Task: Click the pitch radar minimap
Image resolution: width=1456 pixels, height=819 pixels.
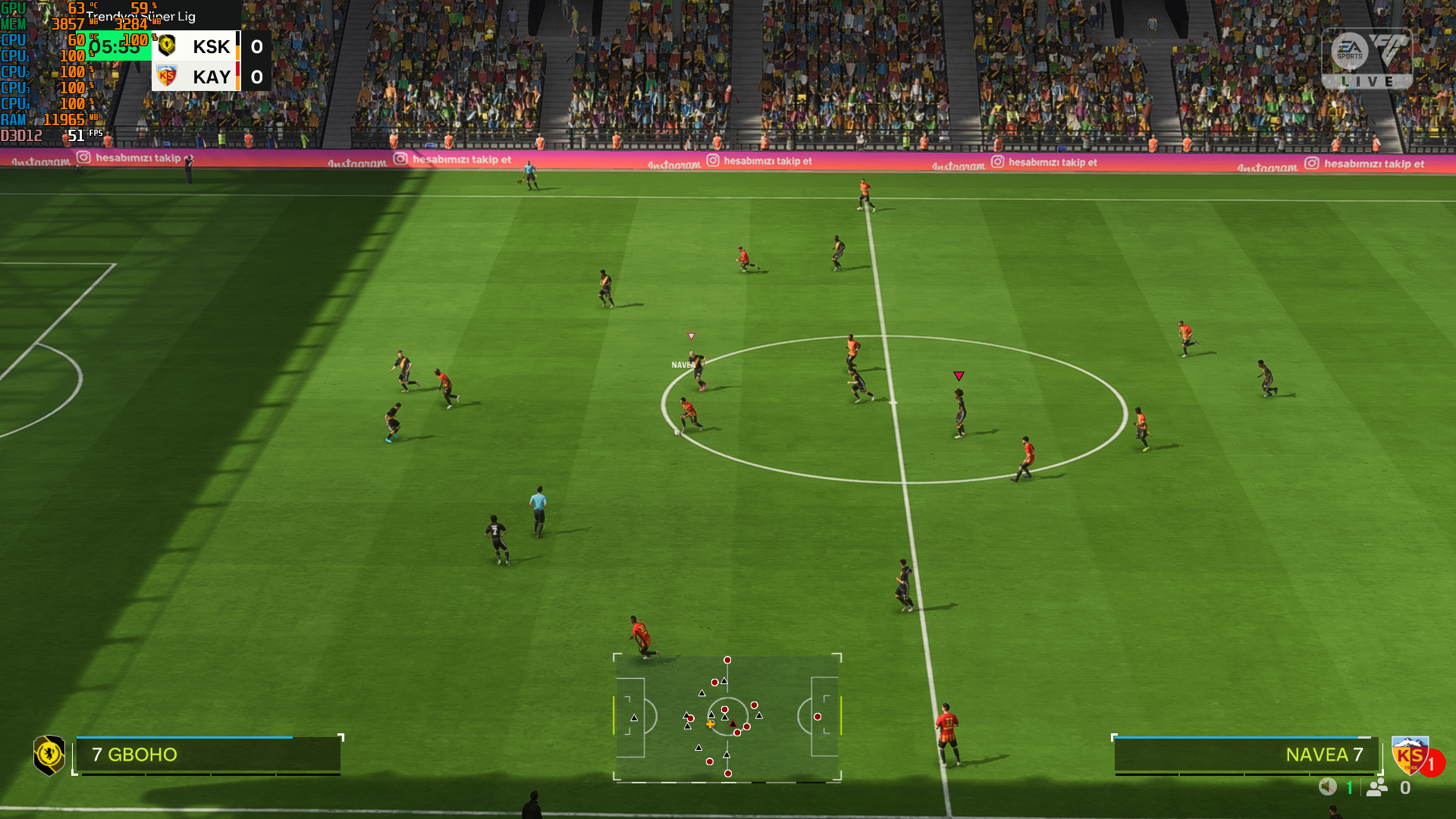Action: click(x=727, y=717)
